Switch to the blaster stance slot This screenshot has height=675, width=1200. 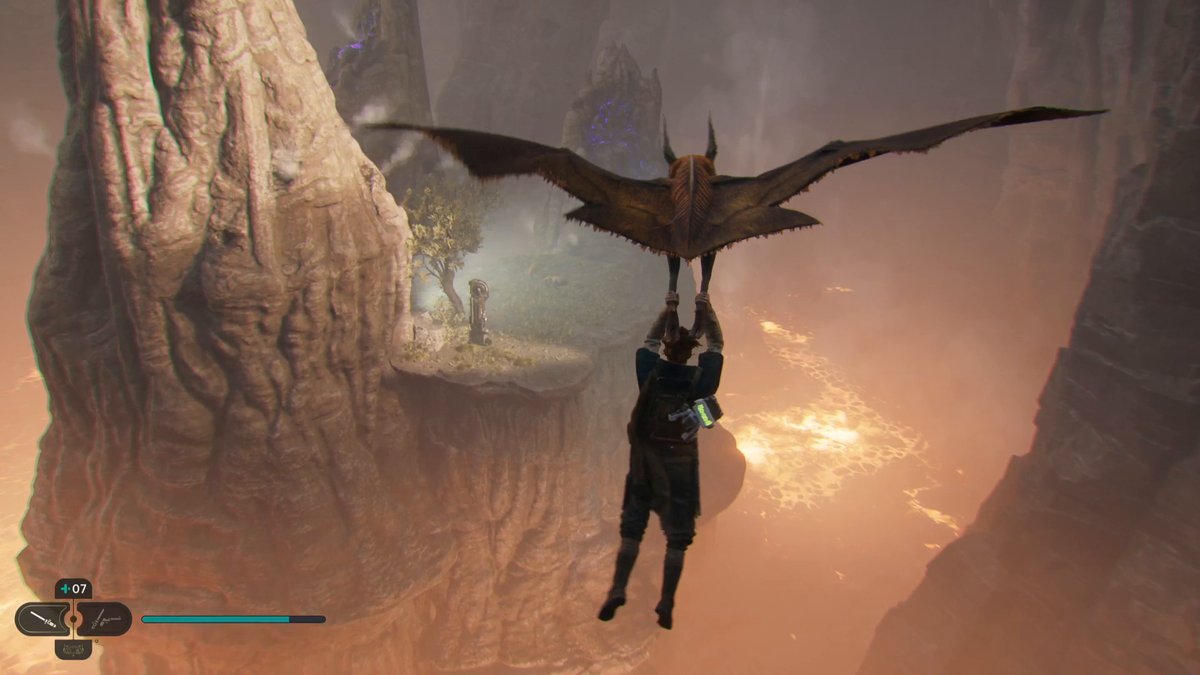point(105,619)
